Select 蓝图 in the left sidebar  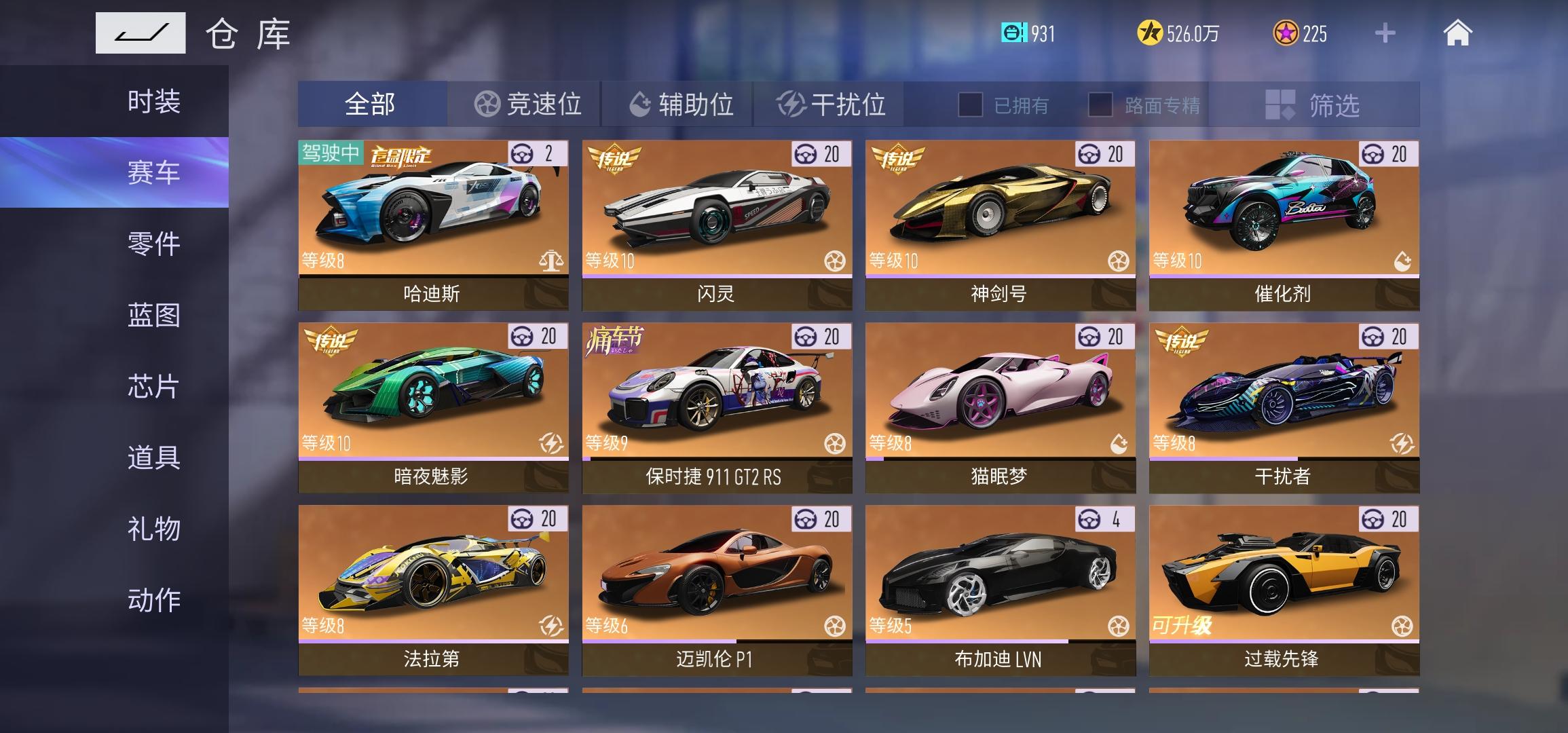pos(153,316)
